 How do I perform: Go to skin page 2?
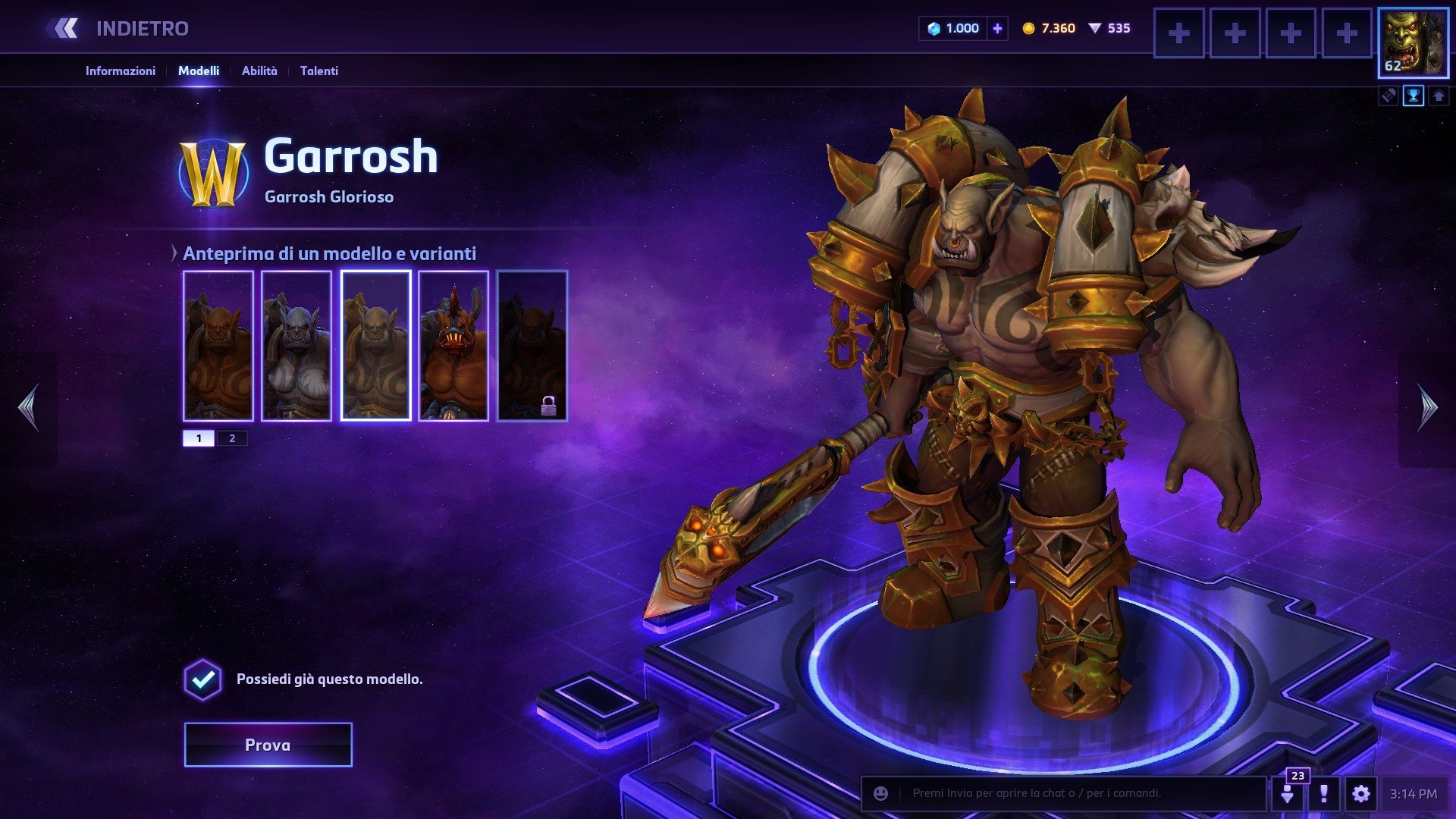232,438
